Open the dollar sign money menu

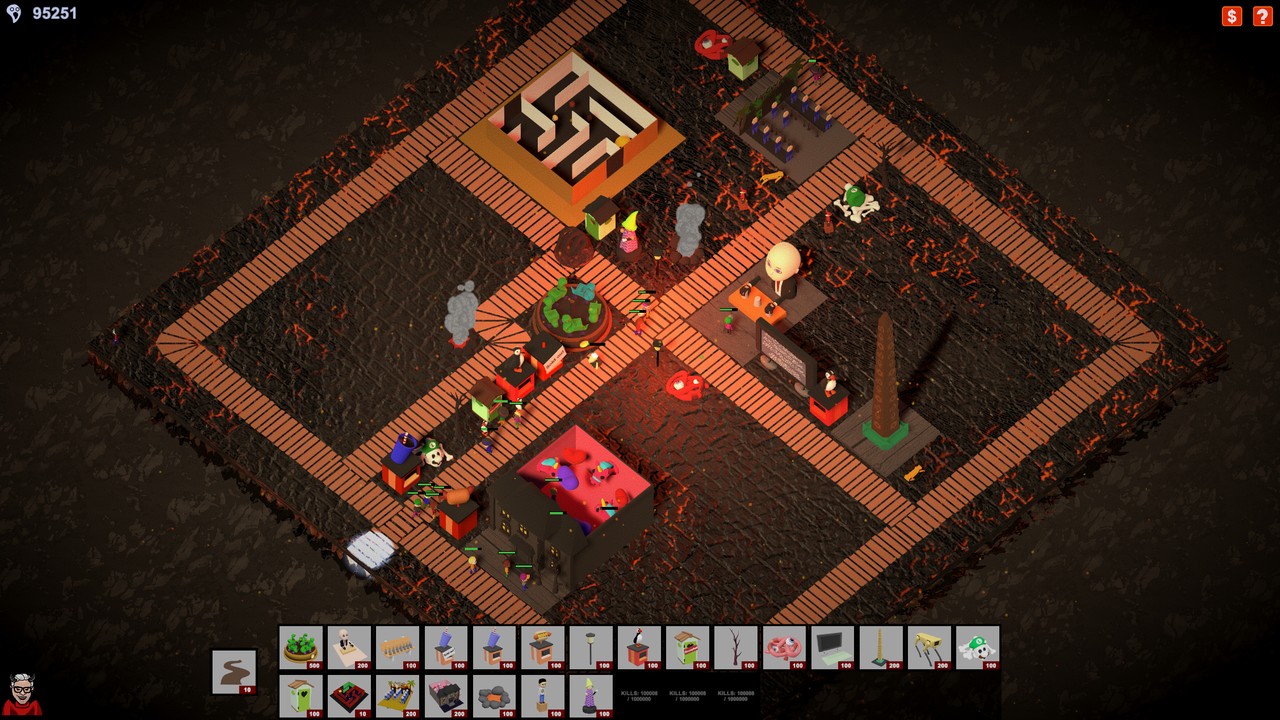coord(1232,16)
